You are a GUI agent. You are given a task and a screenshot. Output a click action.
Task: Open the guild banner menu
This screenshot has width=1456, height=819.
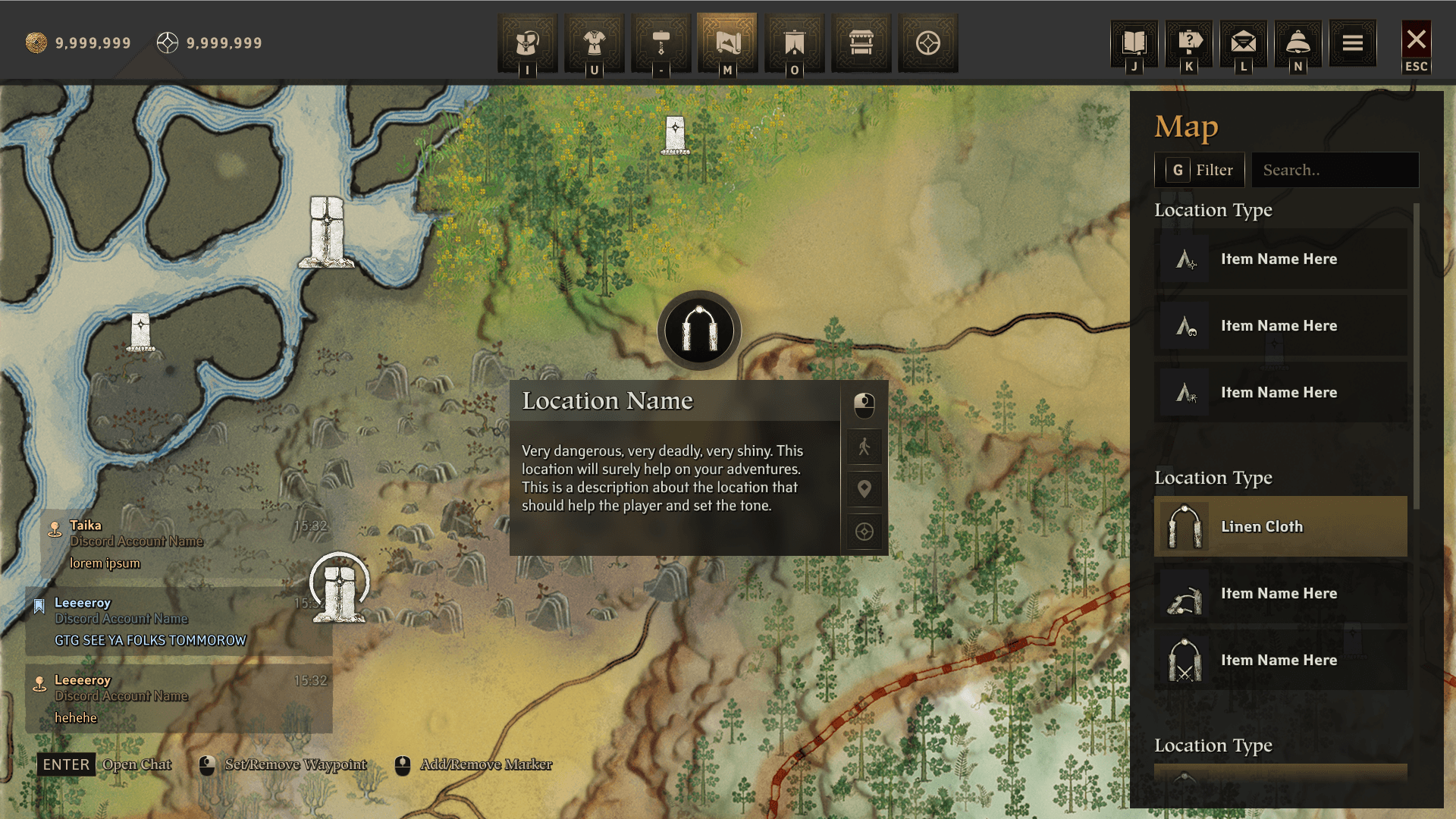click(794, 43)
